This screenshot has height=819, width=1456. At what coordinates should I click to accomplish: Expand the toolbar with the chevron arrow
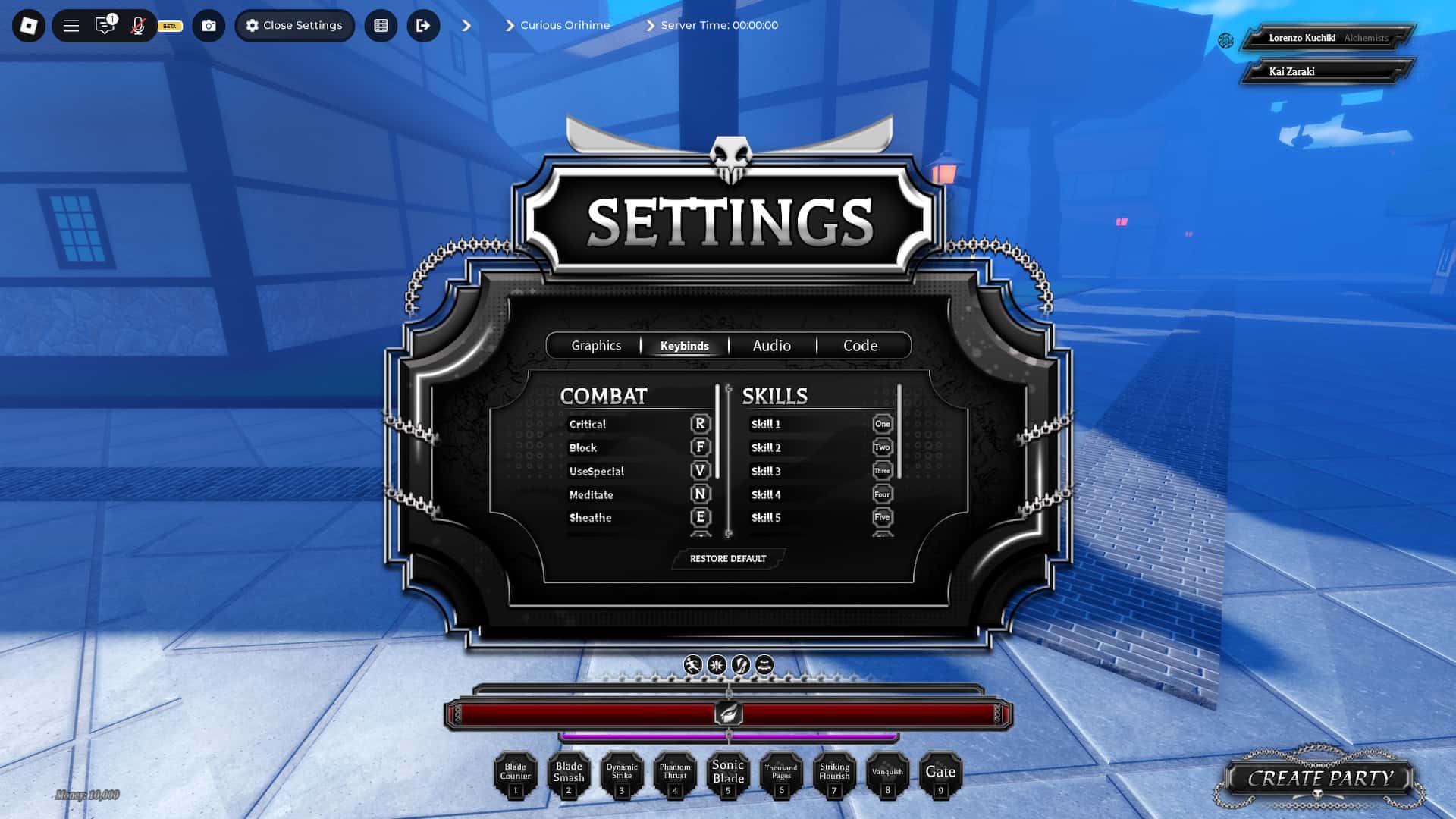[x=466, y=25]
